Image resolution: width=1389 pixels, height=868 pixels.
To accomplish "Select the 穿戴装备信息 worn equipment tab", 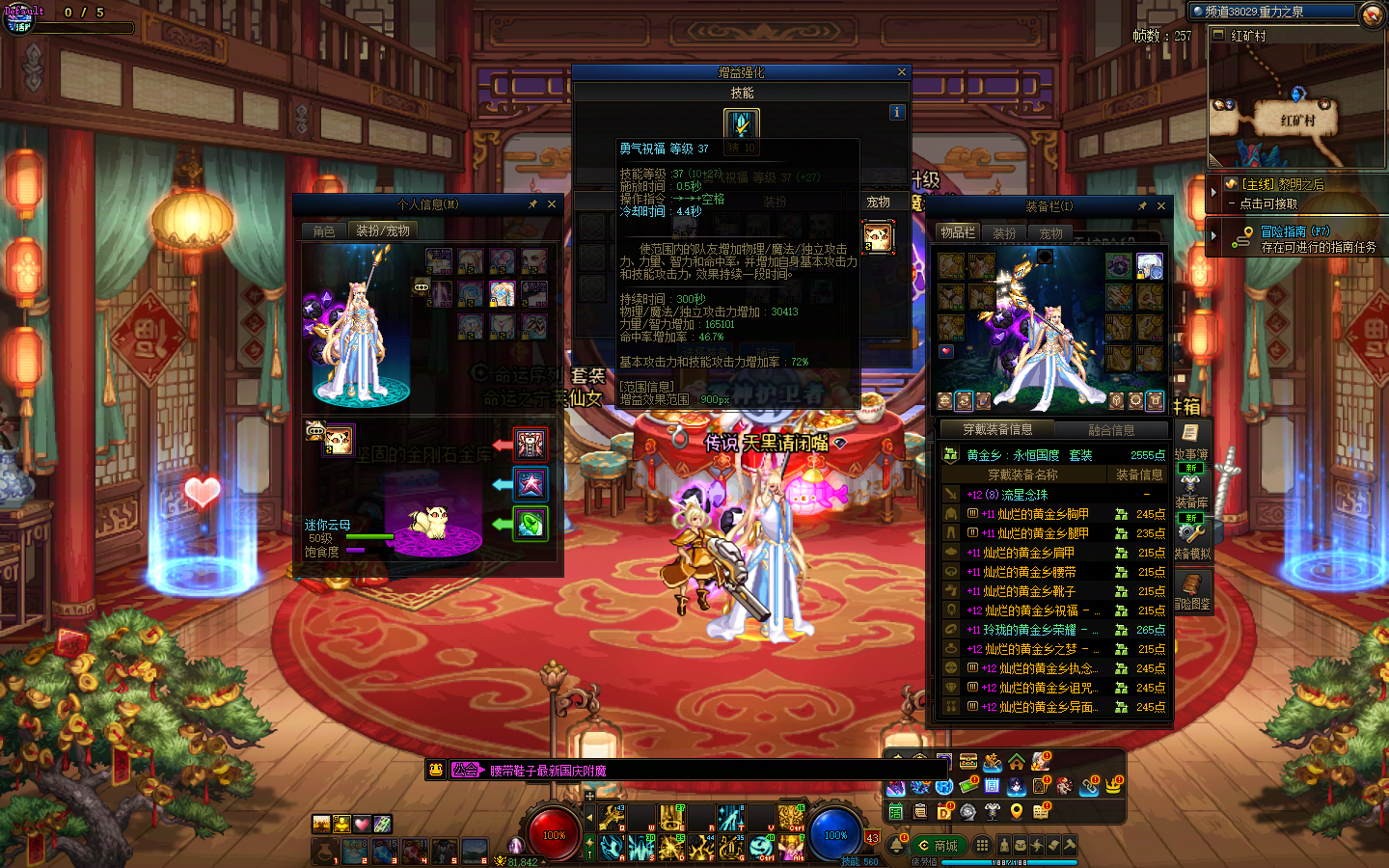I will (997, 430).
